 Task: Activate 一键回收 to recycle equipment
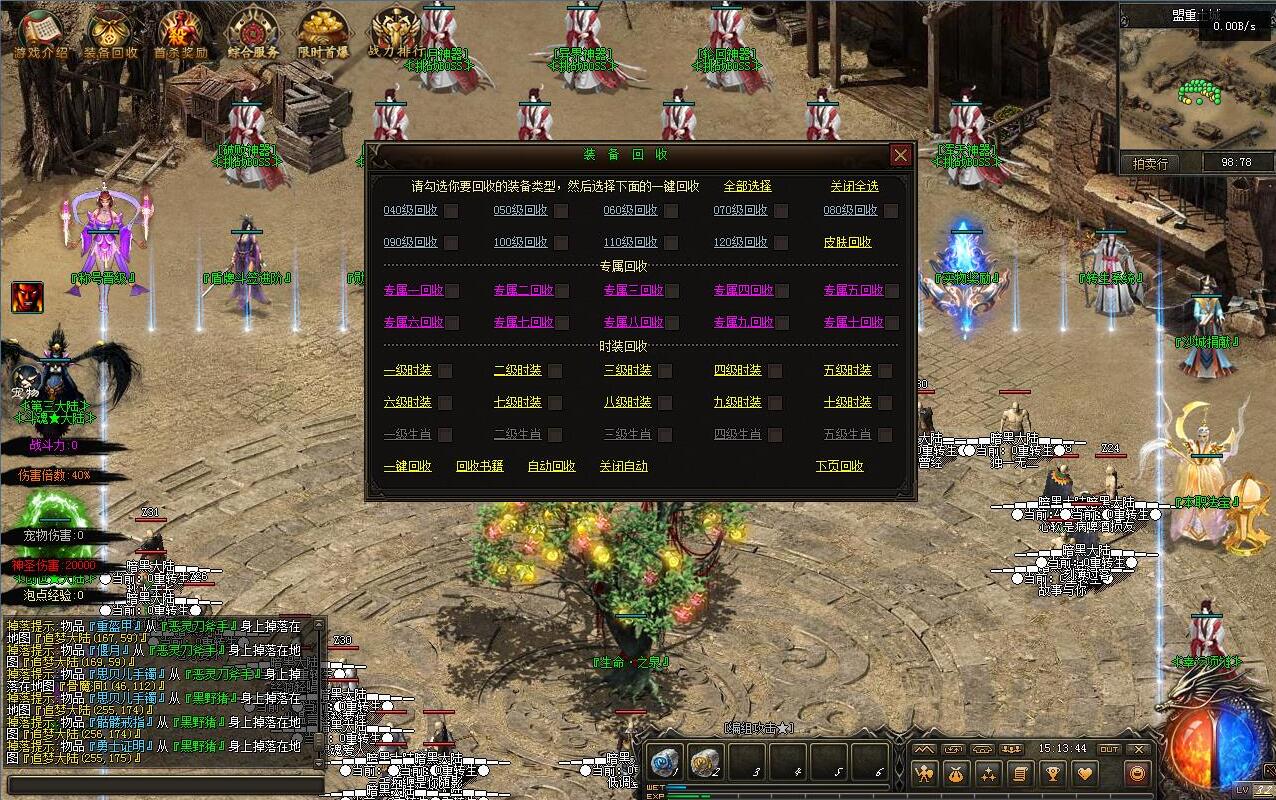[407, 466]
